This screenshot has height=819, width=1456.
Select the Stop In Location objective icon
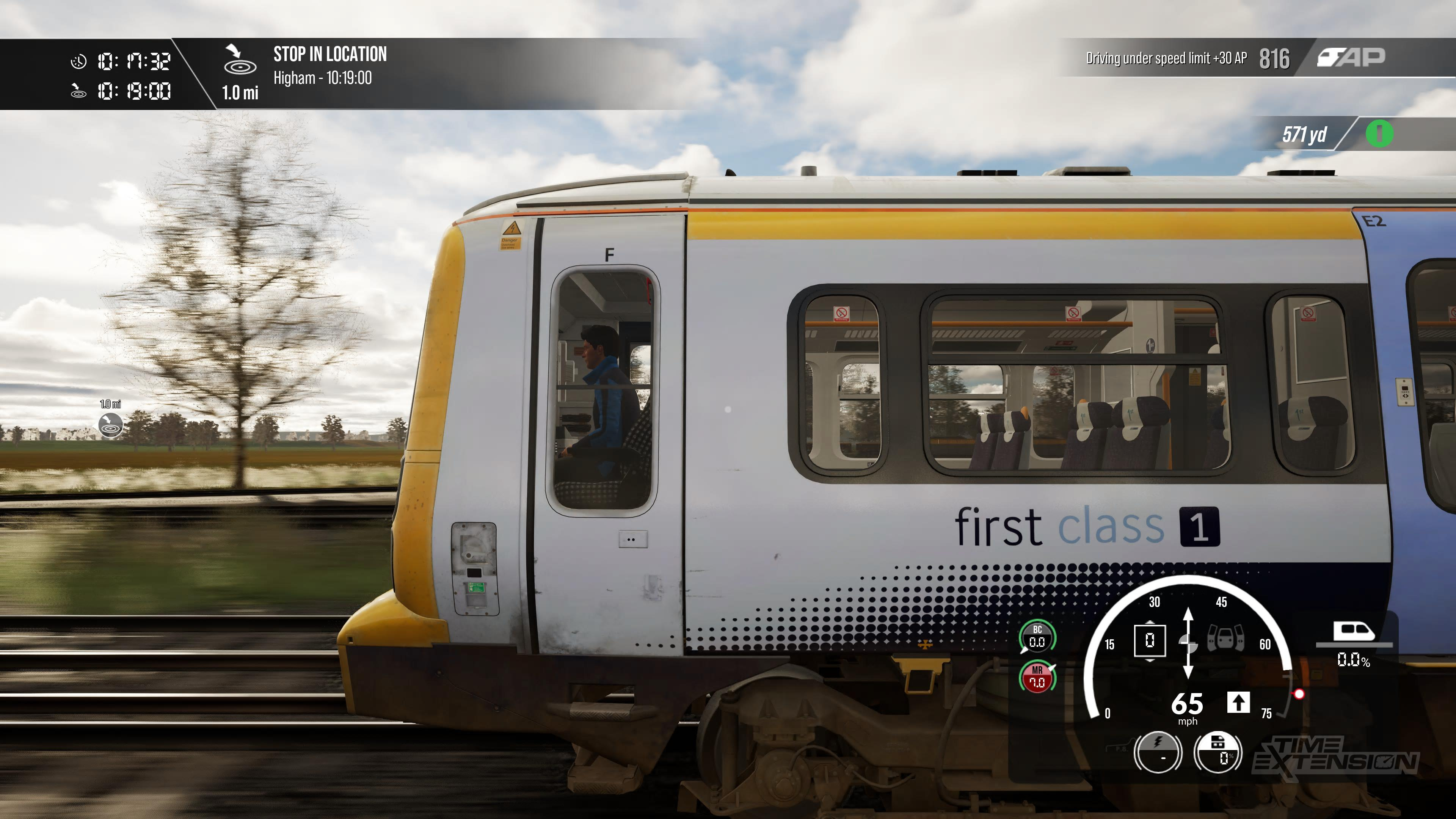click(240, 60)
